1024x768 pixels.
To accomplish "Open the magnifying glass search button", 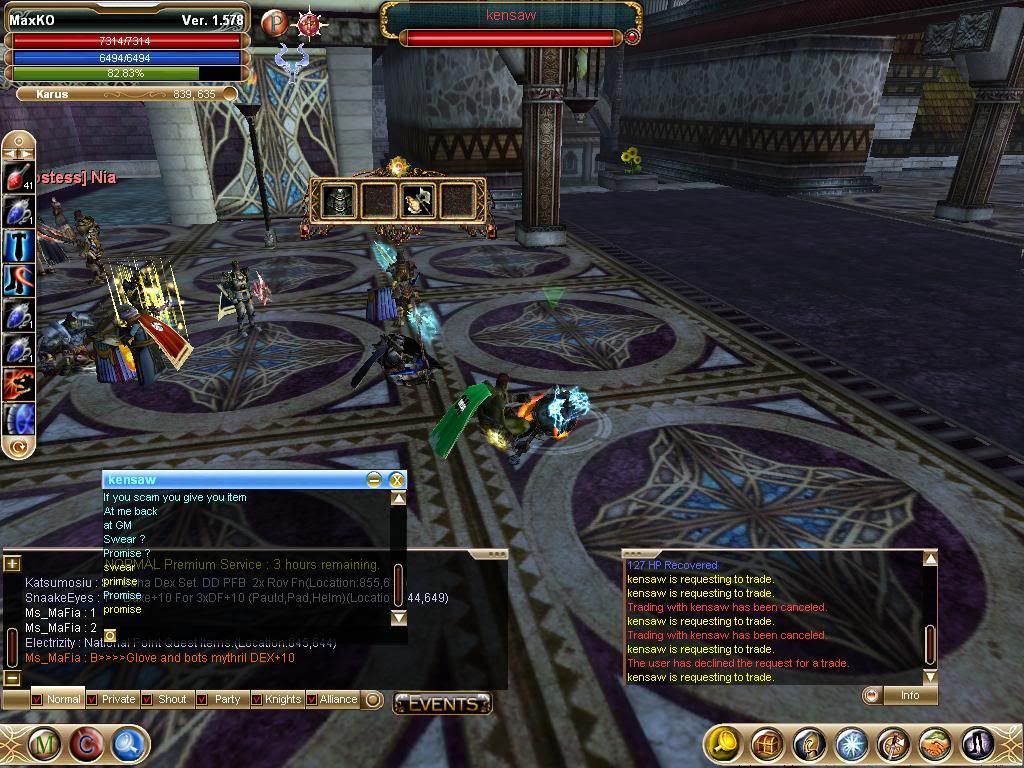I will [x=129, y=744].
